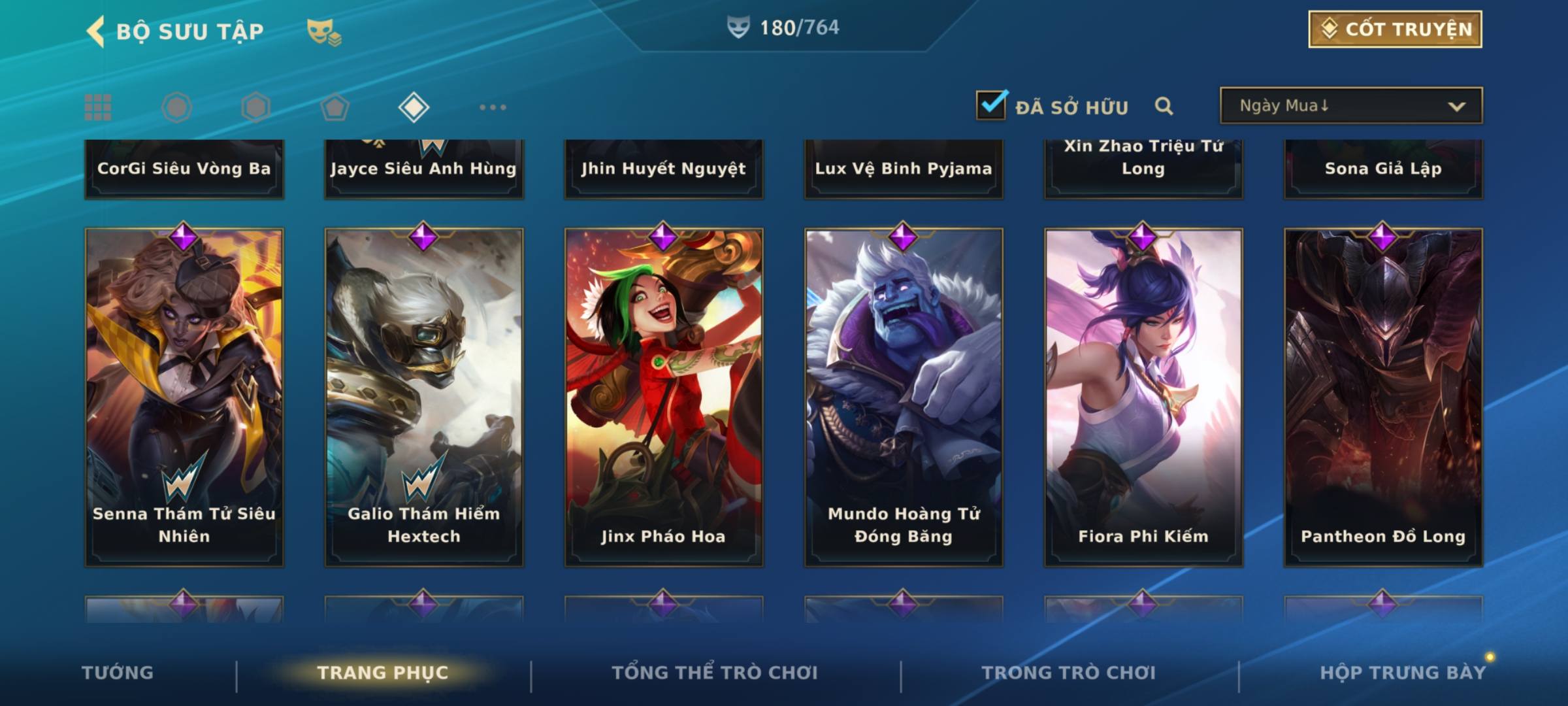Open the skin search magnifier
1568x706 pixels.
(1164, 106)
